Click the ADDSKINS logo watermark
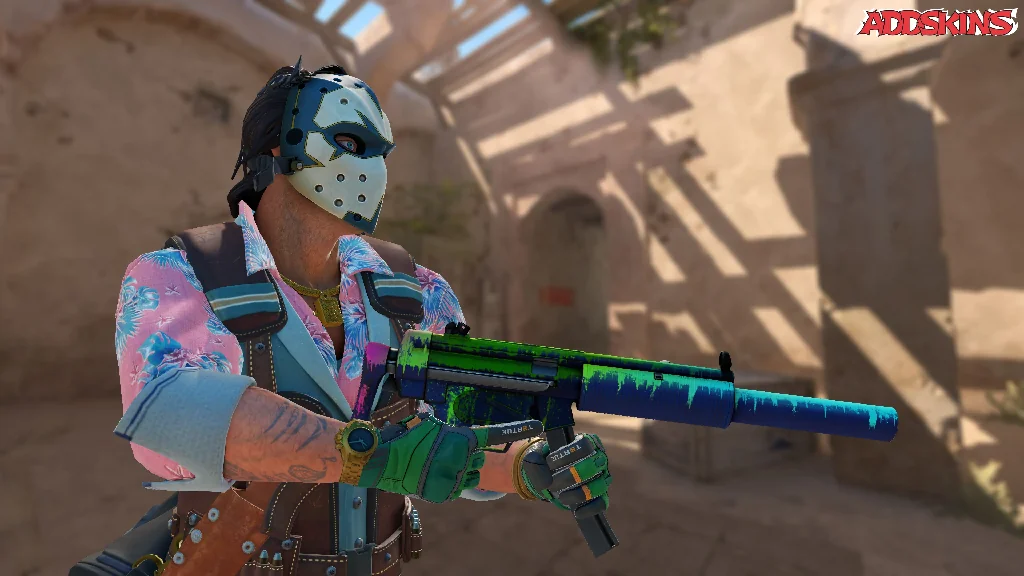The image size is (1024, 576). click(938, 24)
